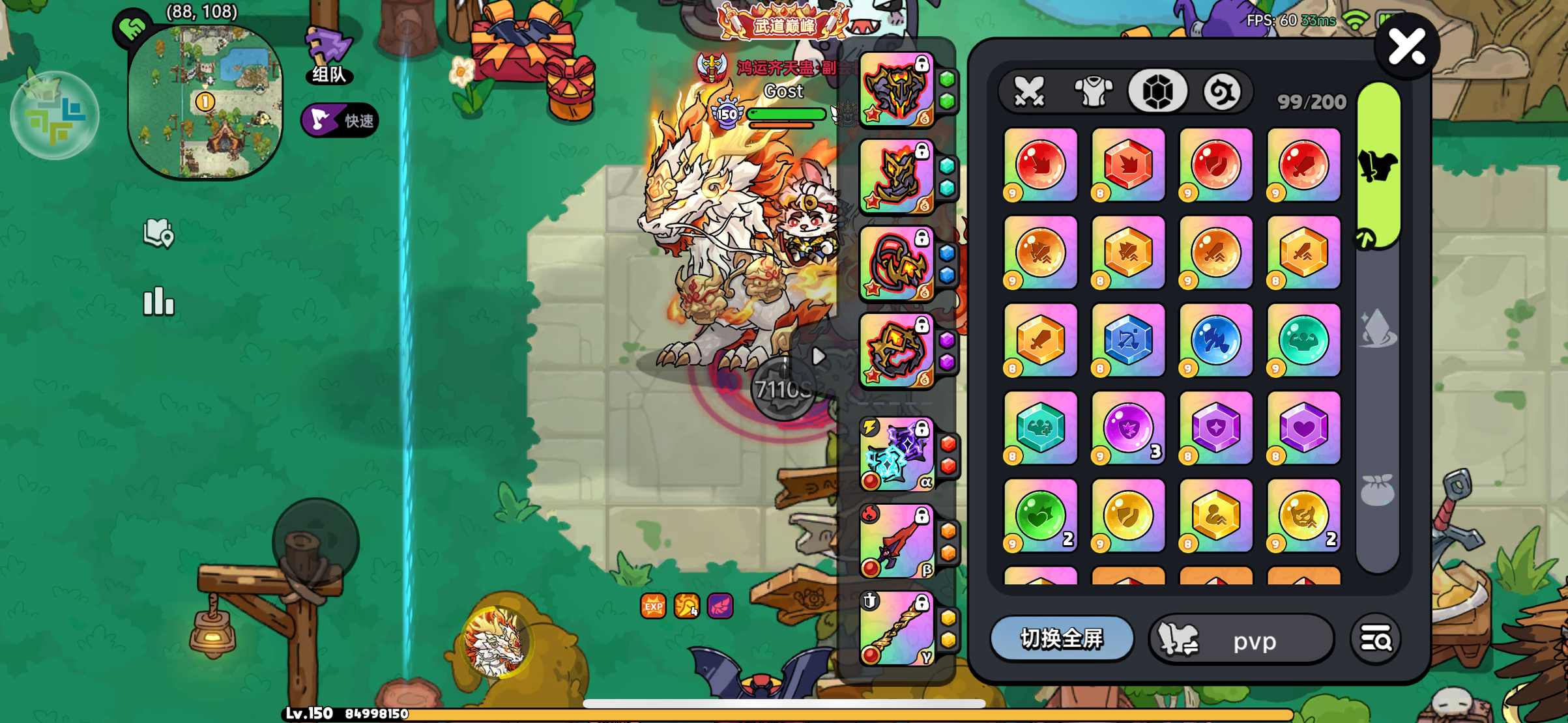The height and width of the screenshot is (723, 1568).
Task: Select the green heart orb gem
Action: [1040, 516]
